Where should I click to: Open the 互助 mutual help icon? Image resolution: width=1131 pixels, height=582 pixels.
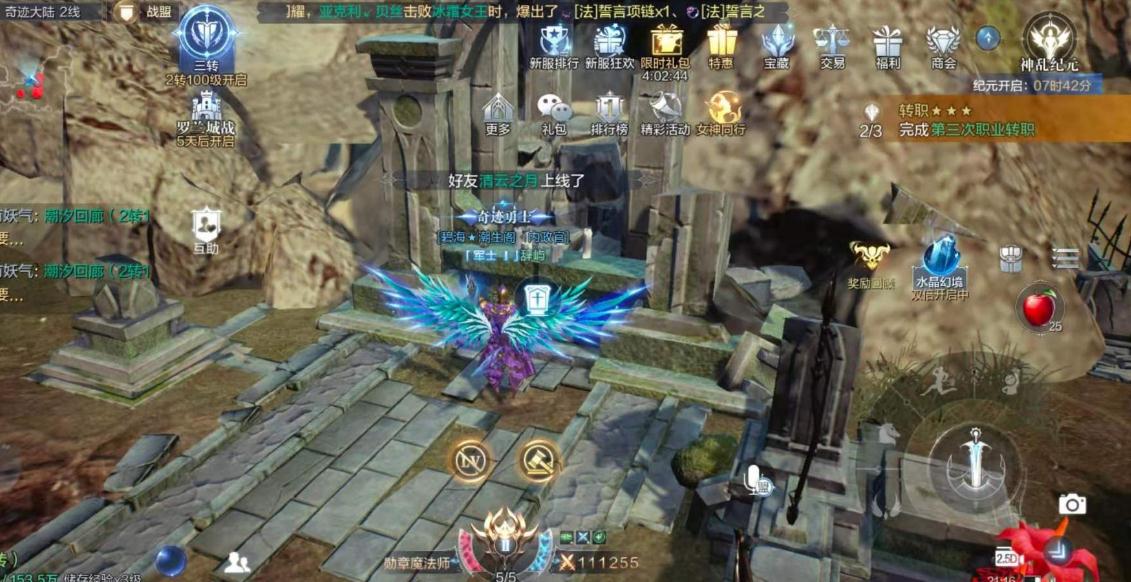click(206, 229)
